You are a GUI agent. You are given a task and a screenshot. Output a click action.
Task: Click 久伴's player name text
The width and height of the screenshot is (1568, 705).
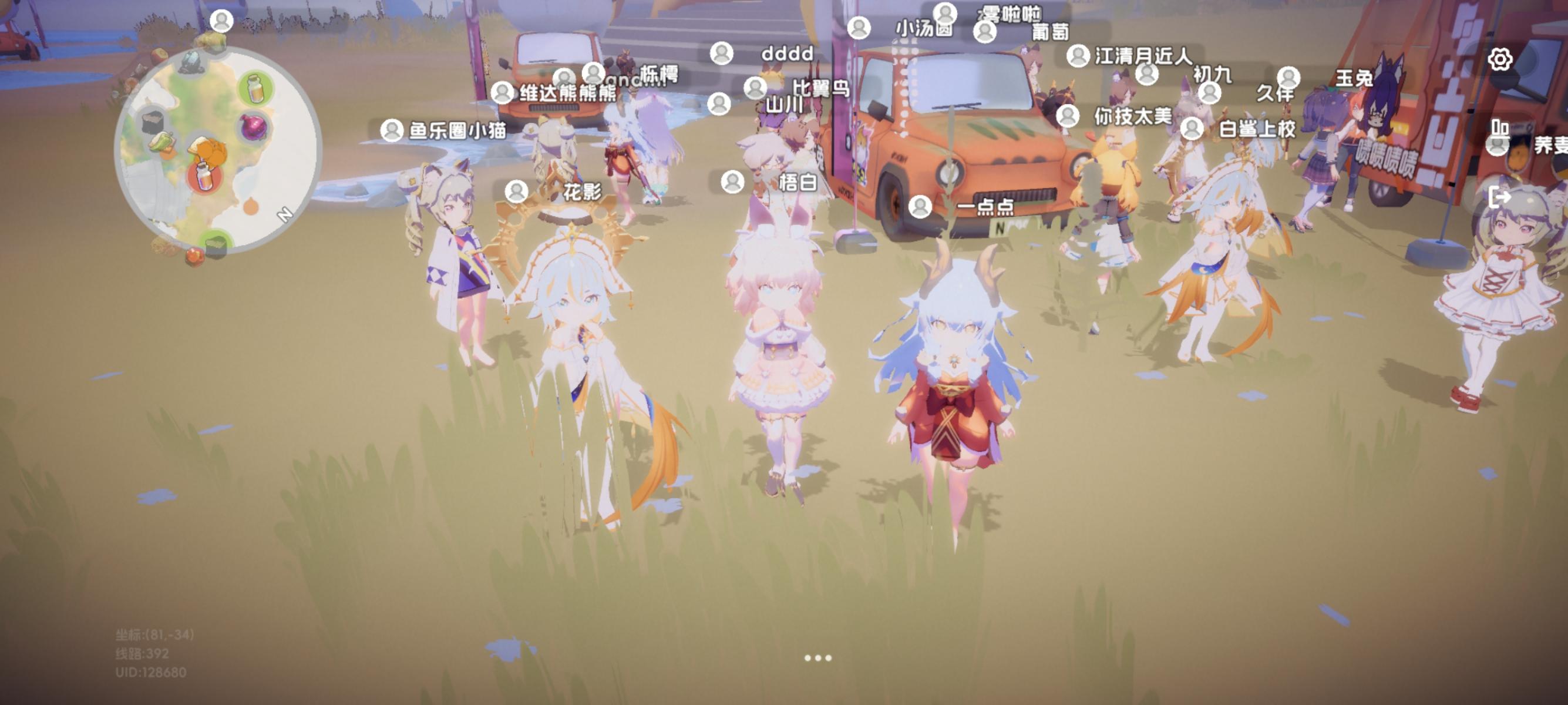(x=1276, y=95)
